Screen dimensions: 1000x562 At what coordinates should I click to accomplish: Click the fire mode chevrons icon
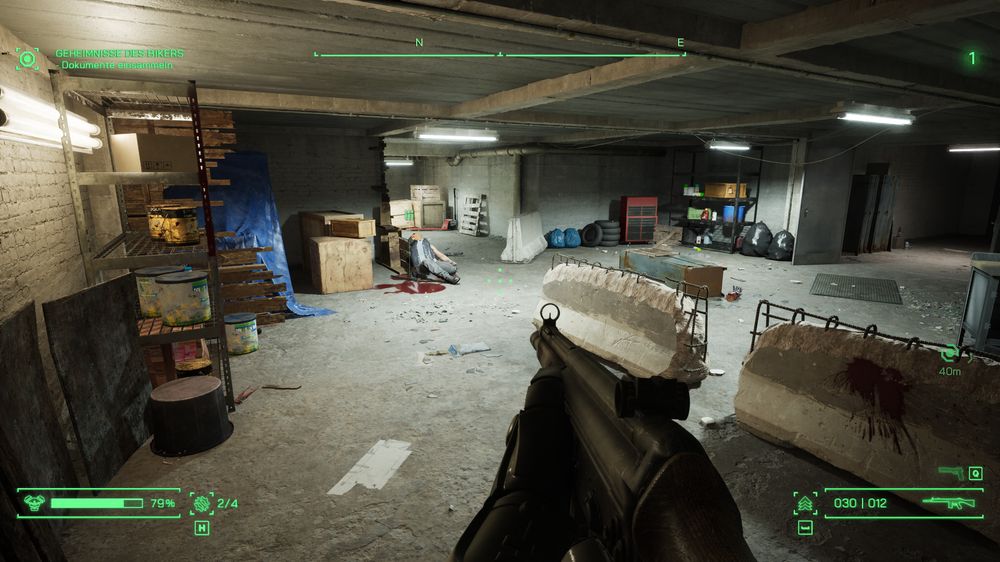click(805, 503)
